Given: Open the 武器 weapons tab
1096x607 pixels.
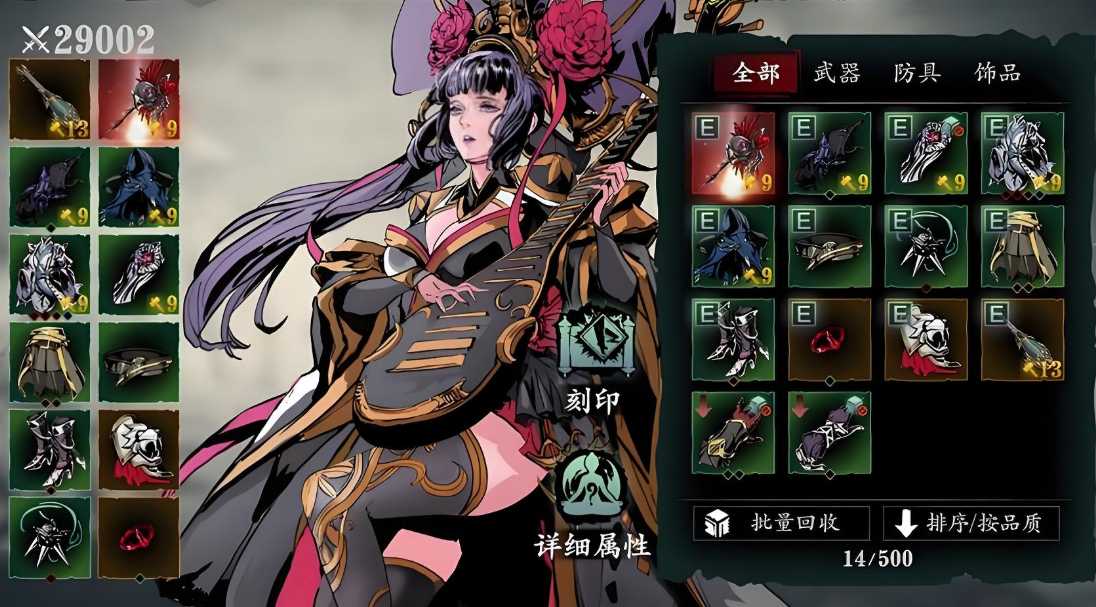Looking at the screenshot, I should pos(836,73).
